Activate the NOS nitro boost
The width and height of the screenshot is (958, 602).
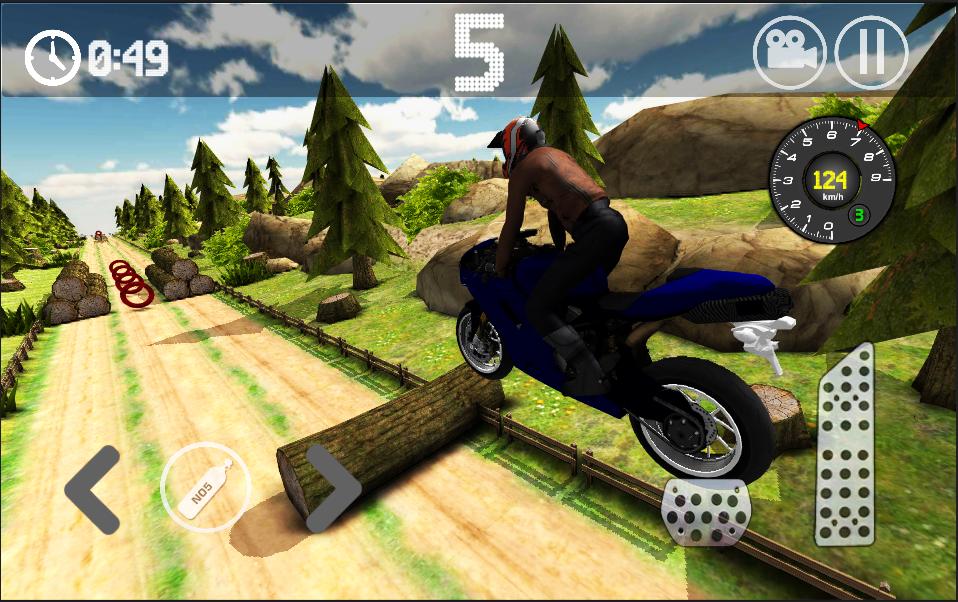205,487
